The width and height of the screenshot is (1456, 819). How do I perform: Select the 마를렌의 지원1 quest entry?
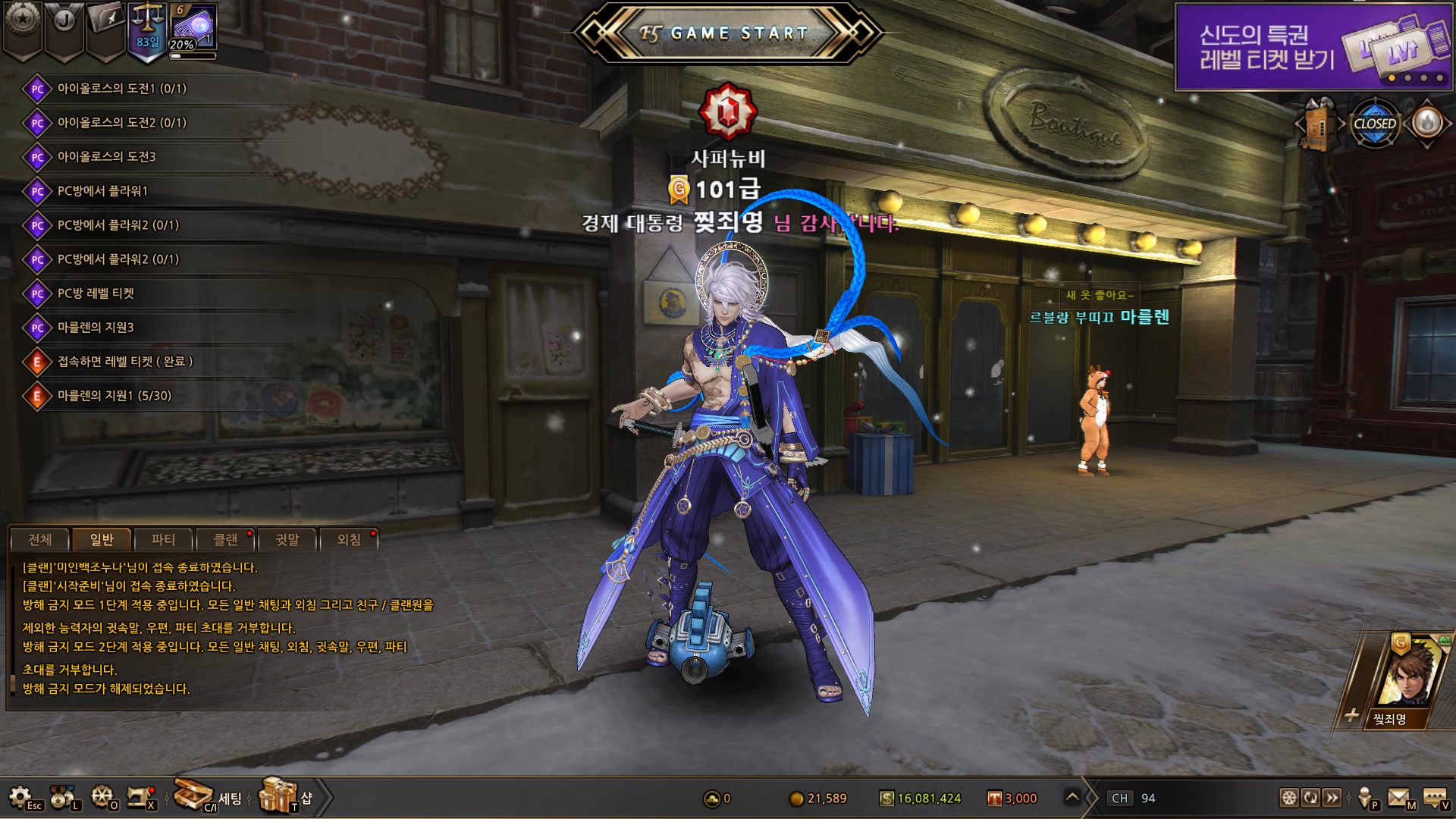[115, 395]
